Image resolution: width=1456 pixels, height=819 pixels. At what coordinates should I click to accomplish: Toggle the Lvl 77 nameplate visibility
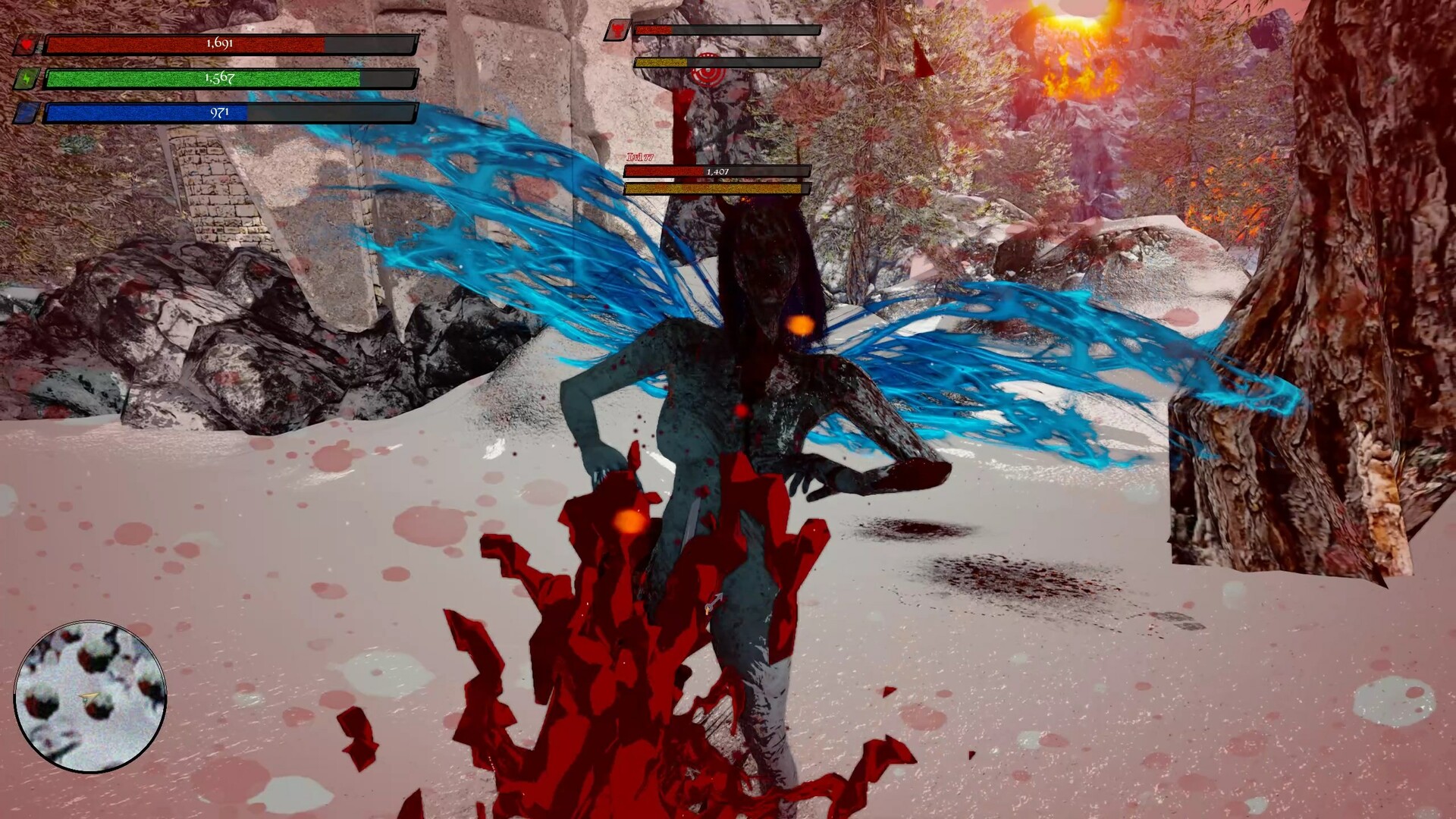(640, 157)
